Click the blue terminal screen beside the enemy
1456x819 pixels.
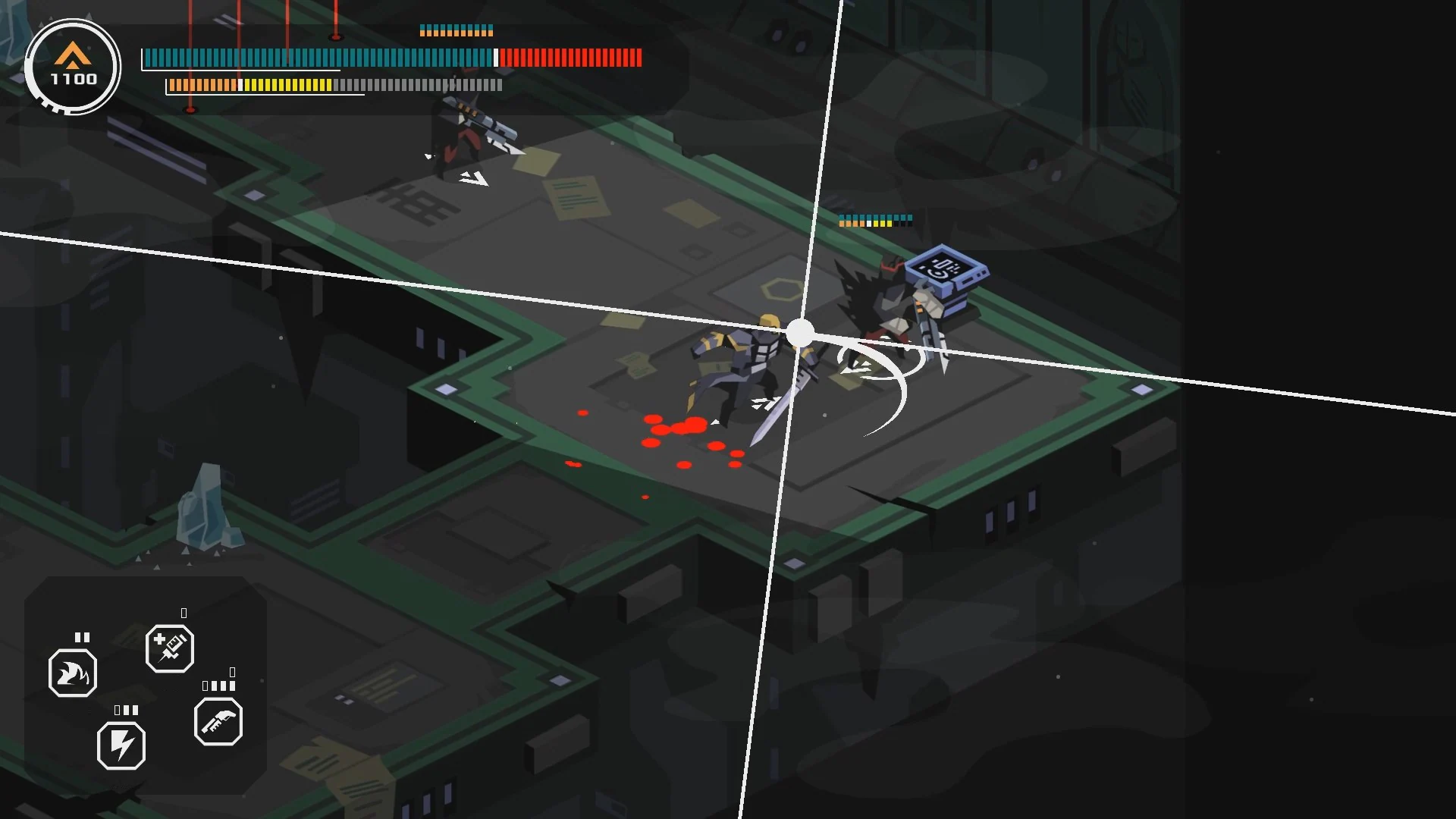(943, 269)
